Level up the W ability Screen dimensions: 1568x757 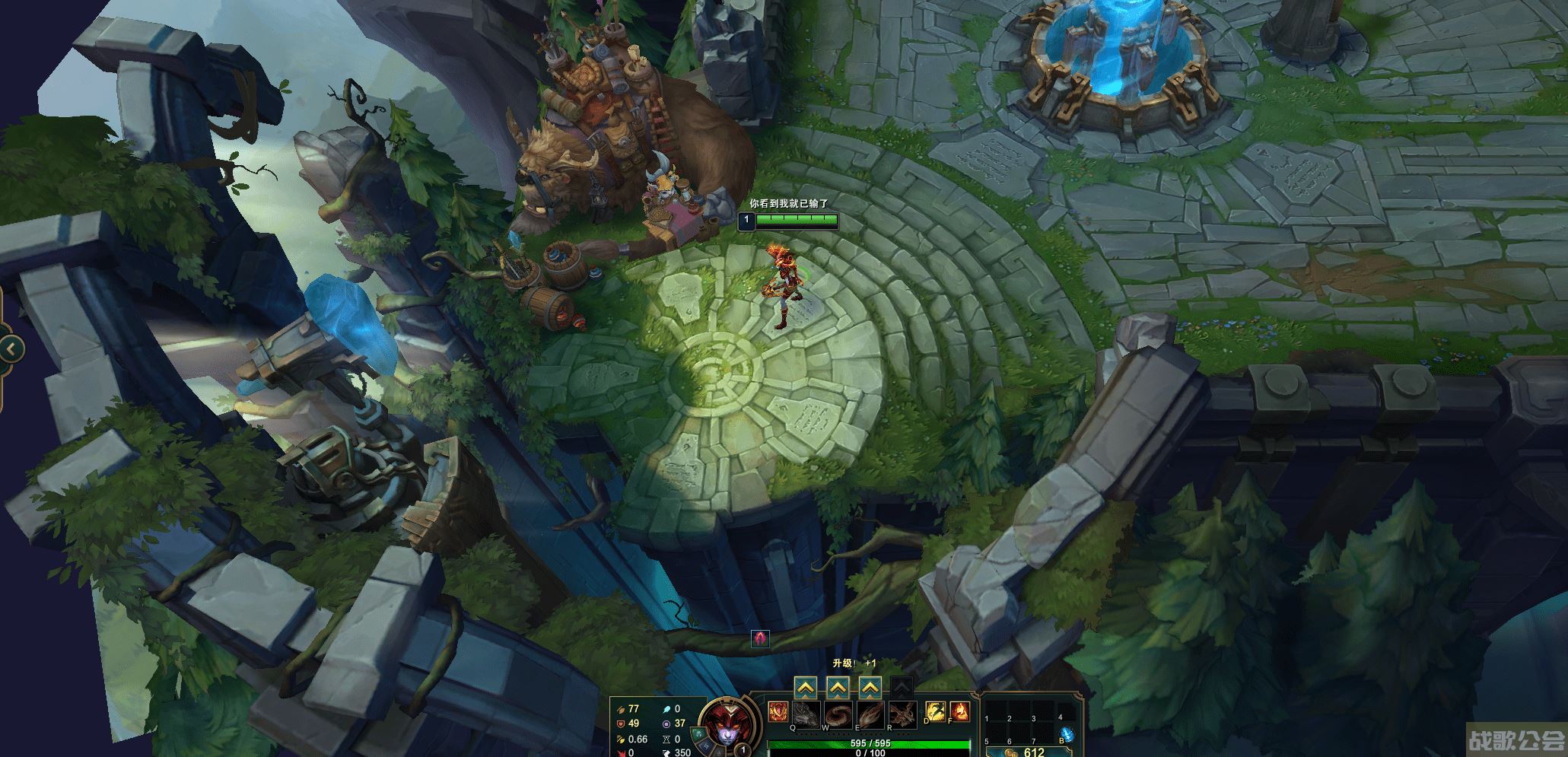pos(838,689)
